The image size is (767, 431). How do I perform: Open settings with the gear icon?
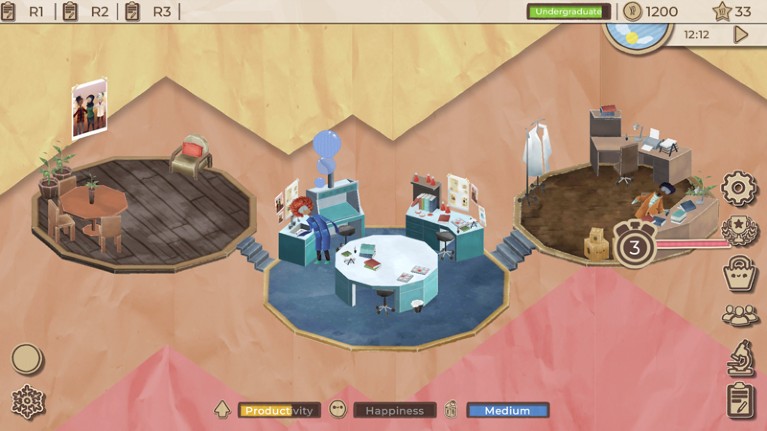[x=740, y=188]
